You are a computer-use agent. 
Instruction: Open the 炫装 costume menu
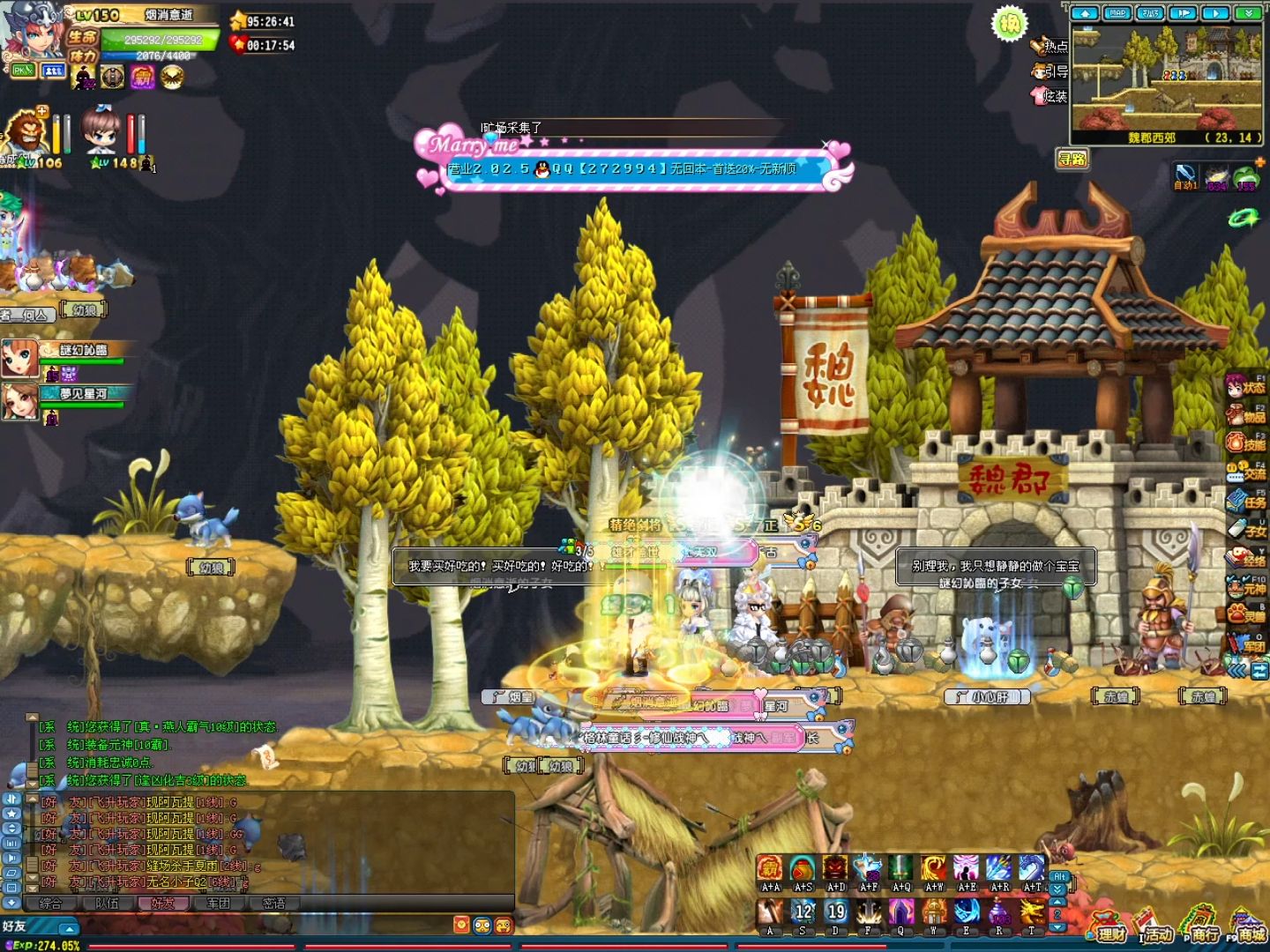pos(1050,96)
